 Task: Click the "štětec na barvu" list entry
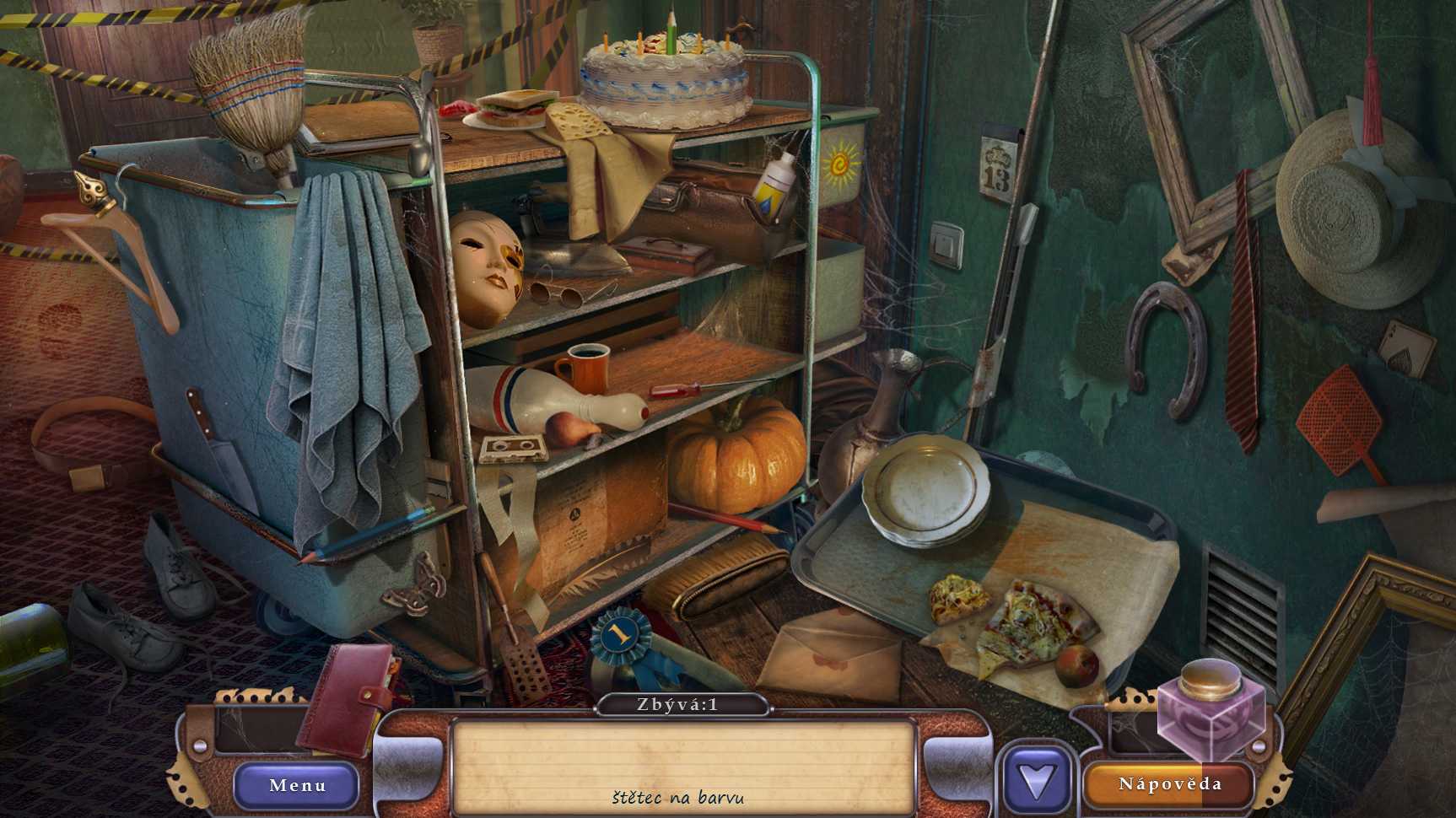click(x=678, y=797)
